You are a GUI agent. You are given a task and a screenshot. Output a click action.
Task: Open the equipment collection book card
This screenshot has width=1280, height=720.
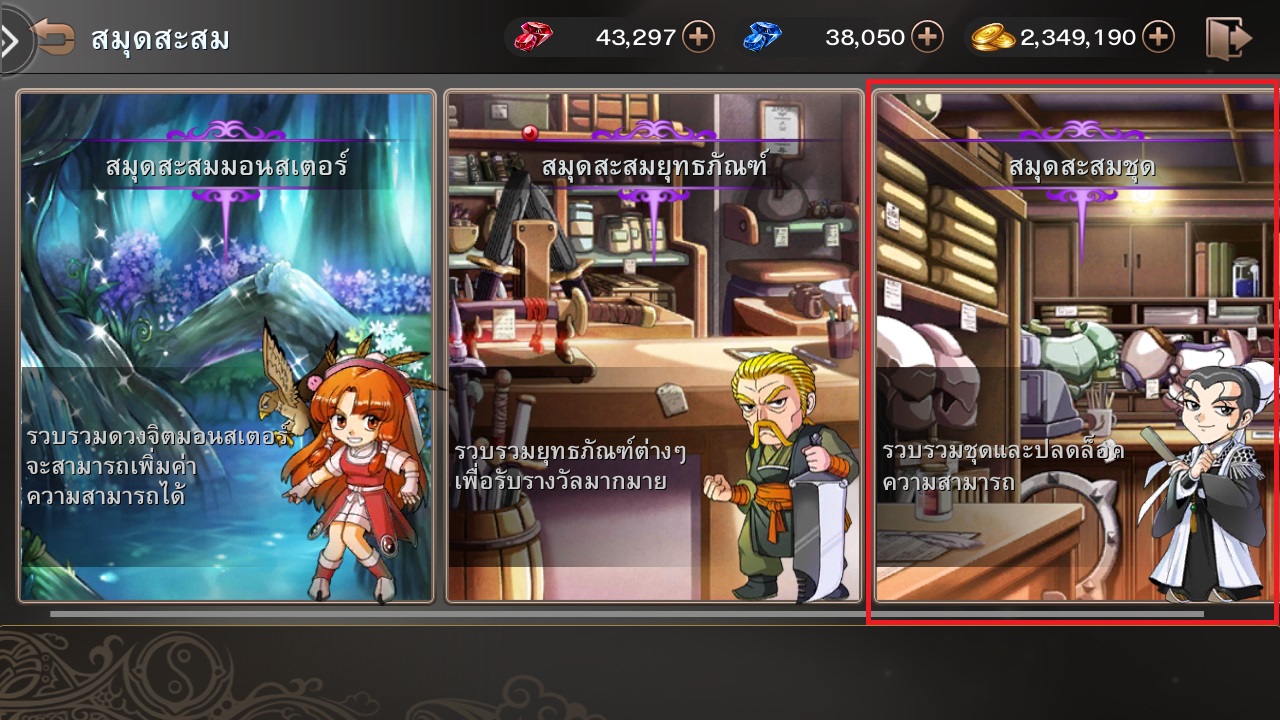coord(654,346)
